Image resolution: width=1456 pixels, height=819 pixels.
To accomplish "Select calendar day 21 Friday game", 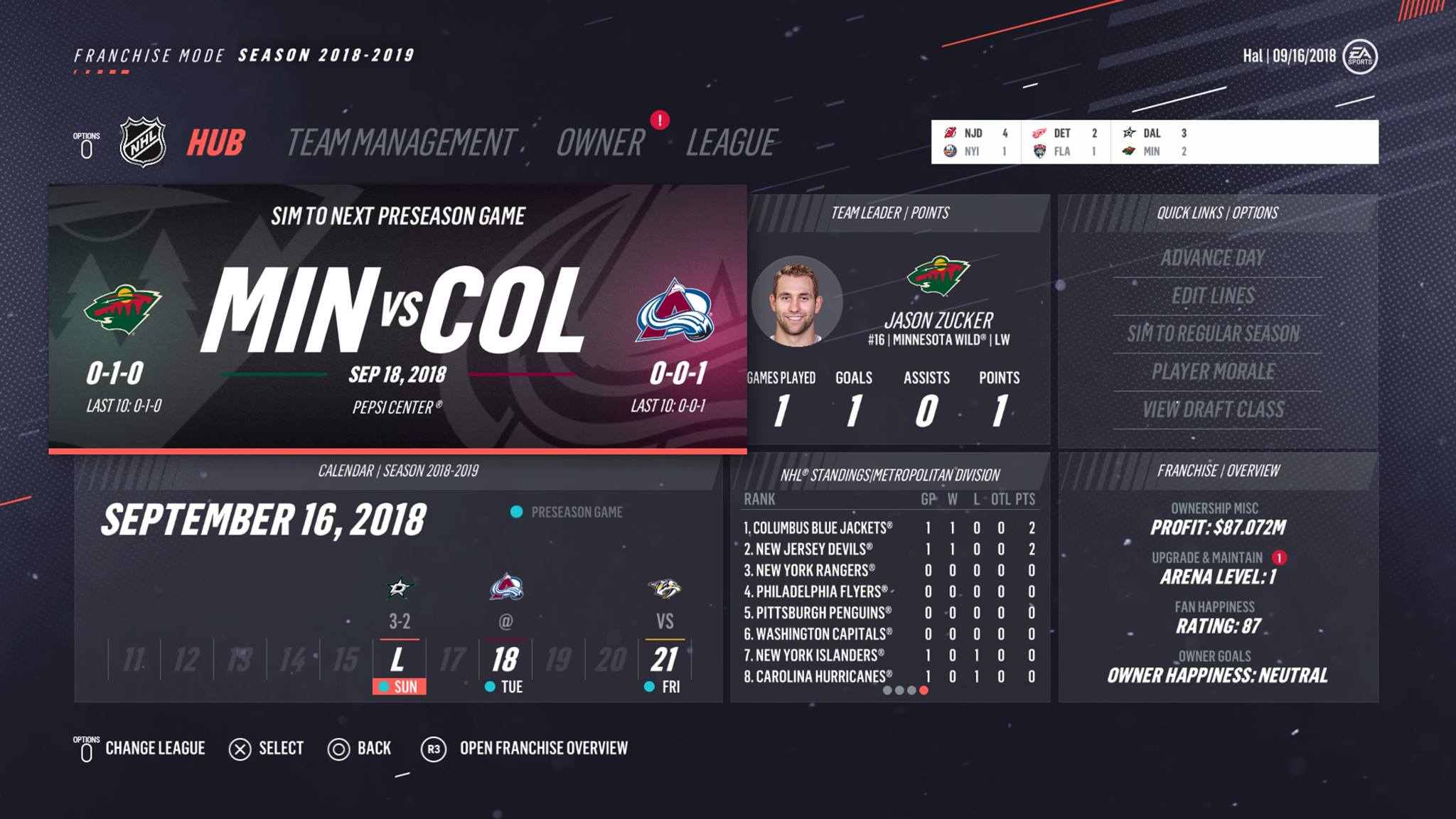I will 665,660.
